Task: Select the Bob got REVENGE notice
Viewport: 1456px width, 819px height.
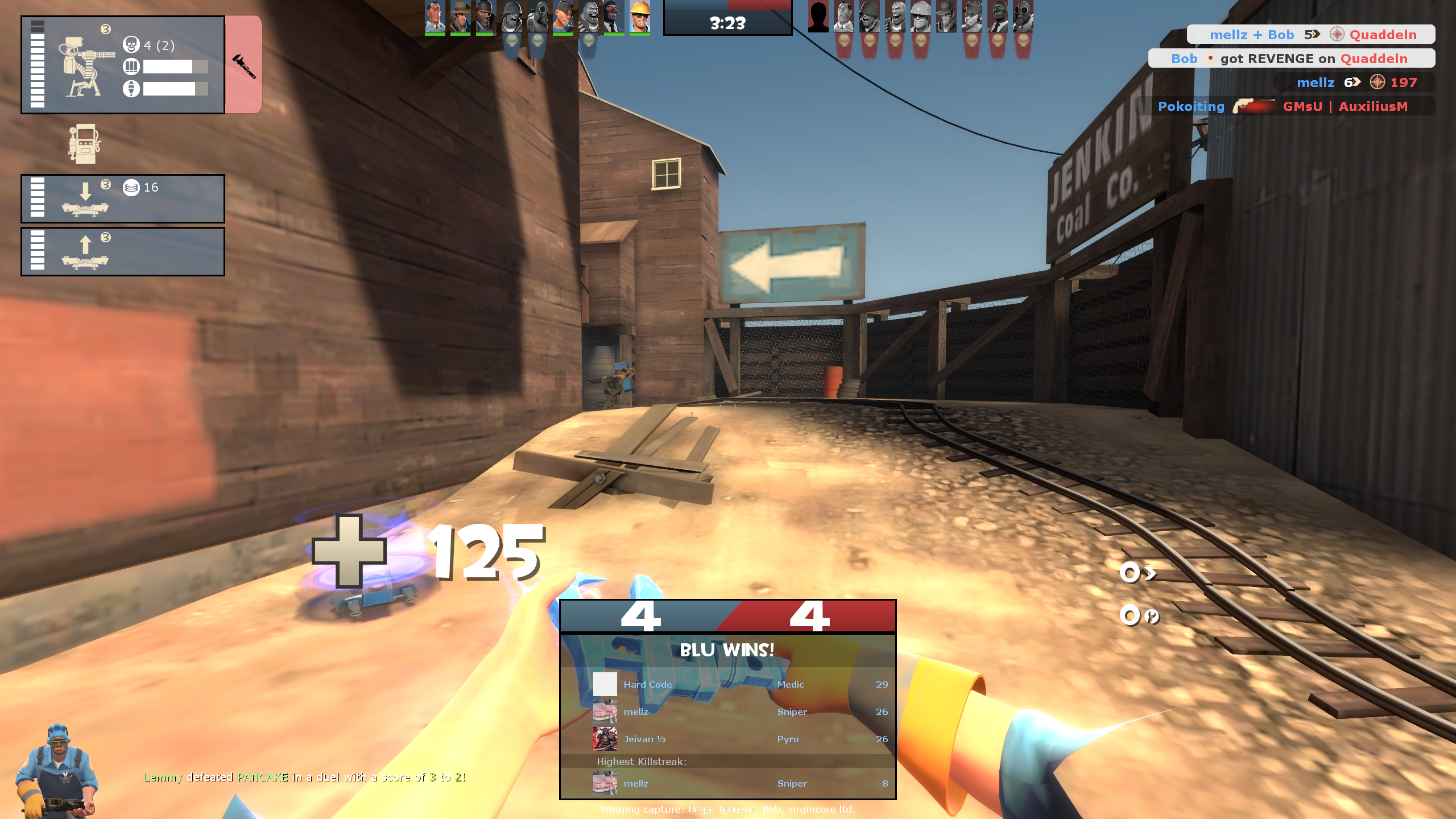Action: (x=1291, y=59)
